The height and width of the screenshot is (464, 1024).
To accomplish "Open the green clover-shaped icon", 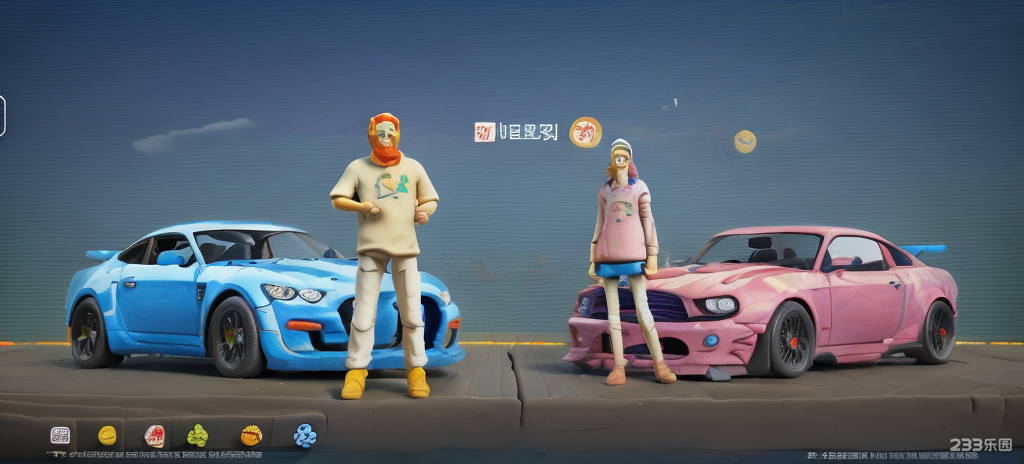I will tap(198, 435).
